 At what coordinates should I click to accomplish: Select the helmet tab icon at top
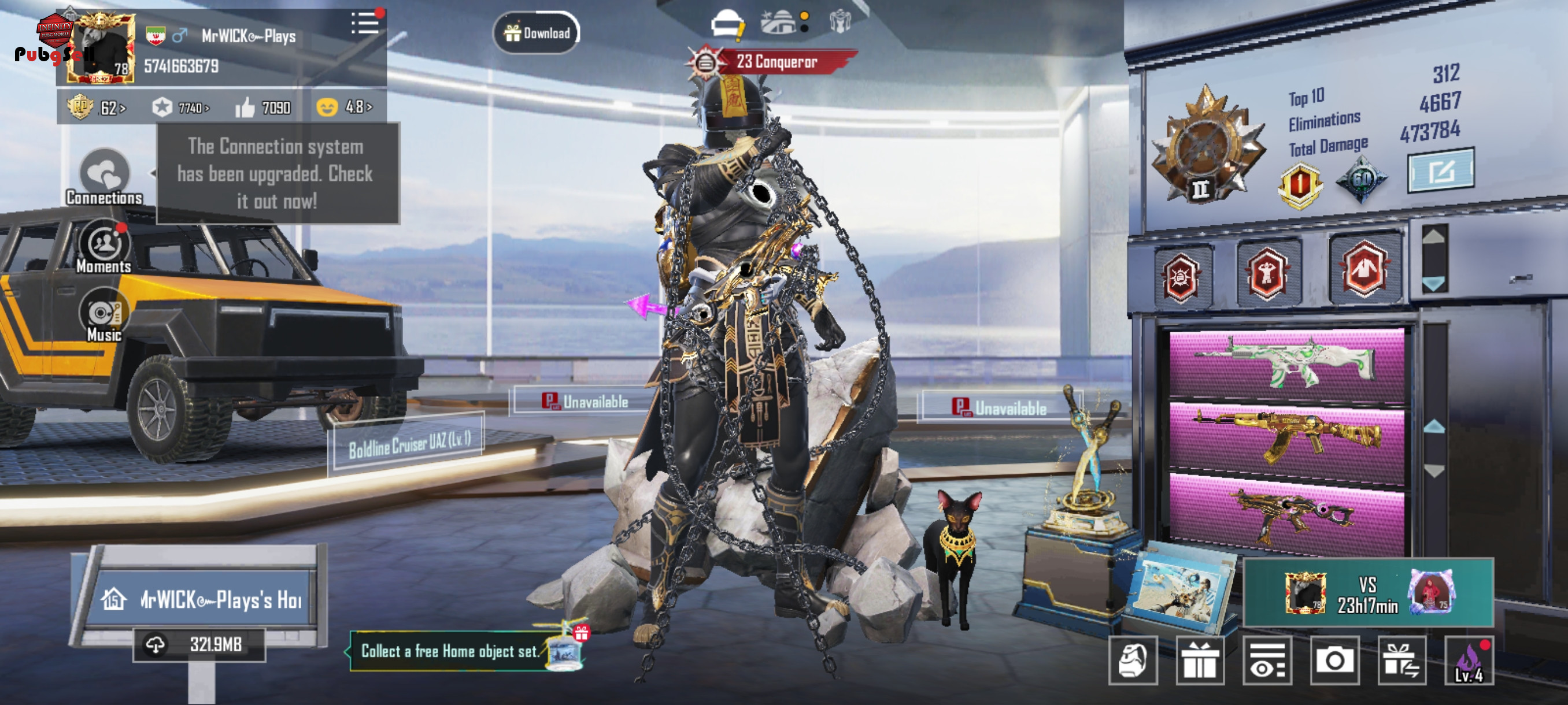727,24
